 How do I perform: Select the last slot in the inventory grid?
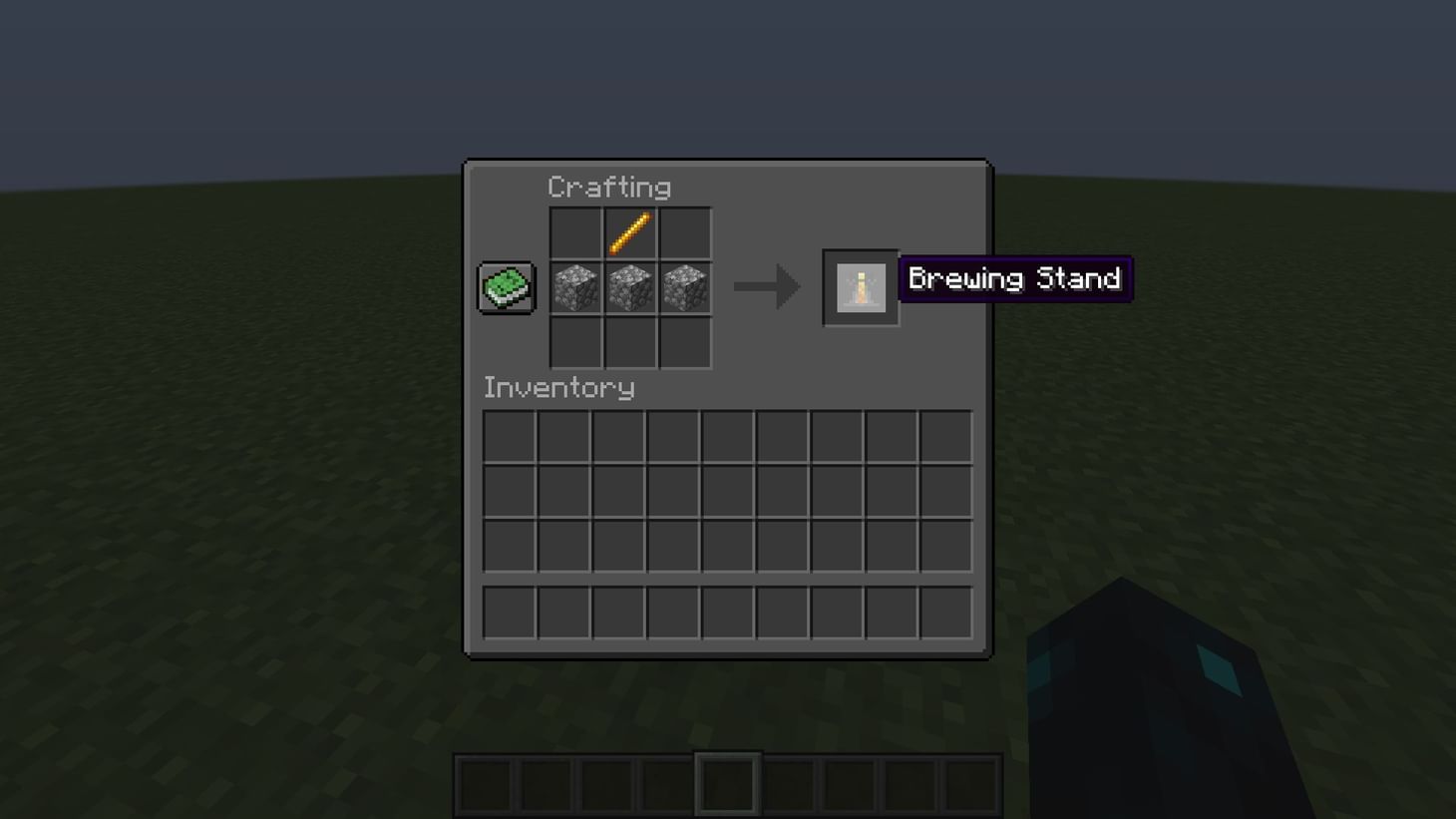click(945, 544)
